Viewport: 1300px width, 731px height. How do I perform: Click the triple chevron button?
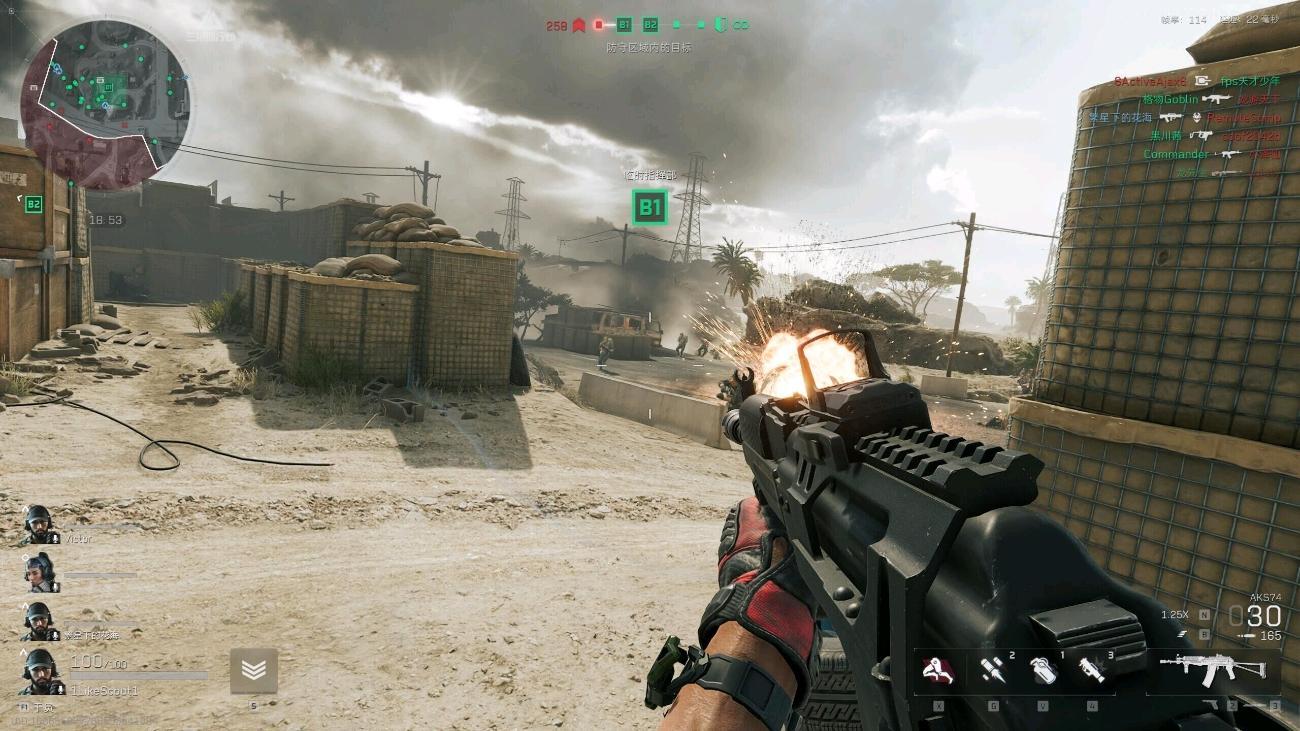click(253, 670)
